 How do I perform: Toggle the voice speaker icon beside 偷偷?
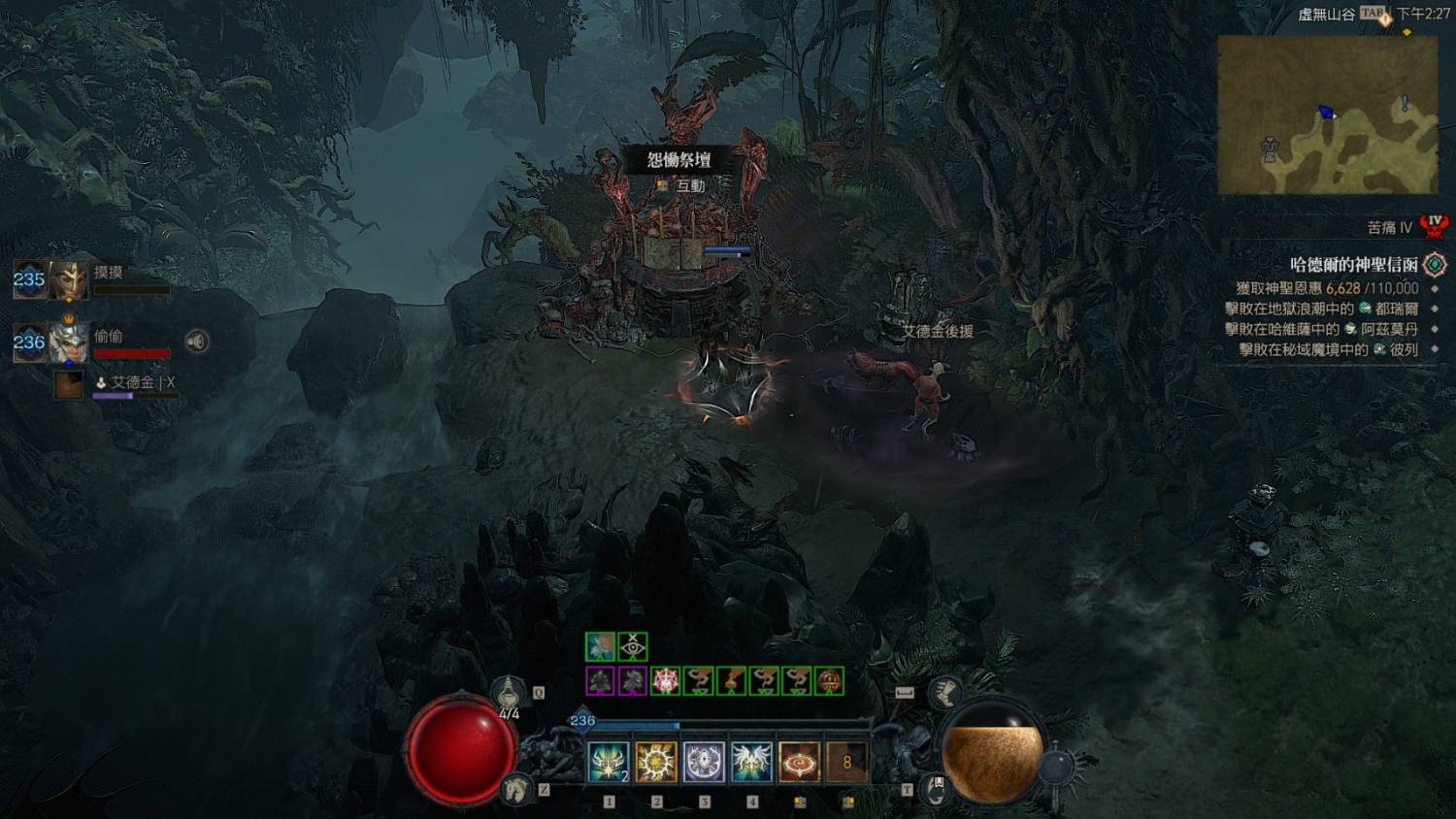(197, 341)
